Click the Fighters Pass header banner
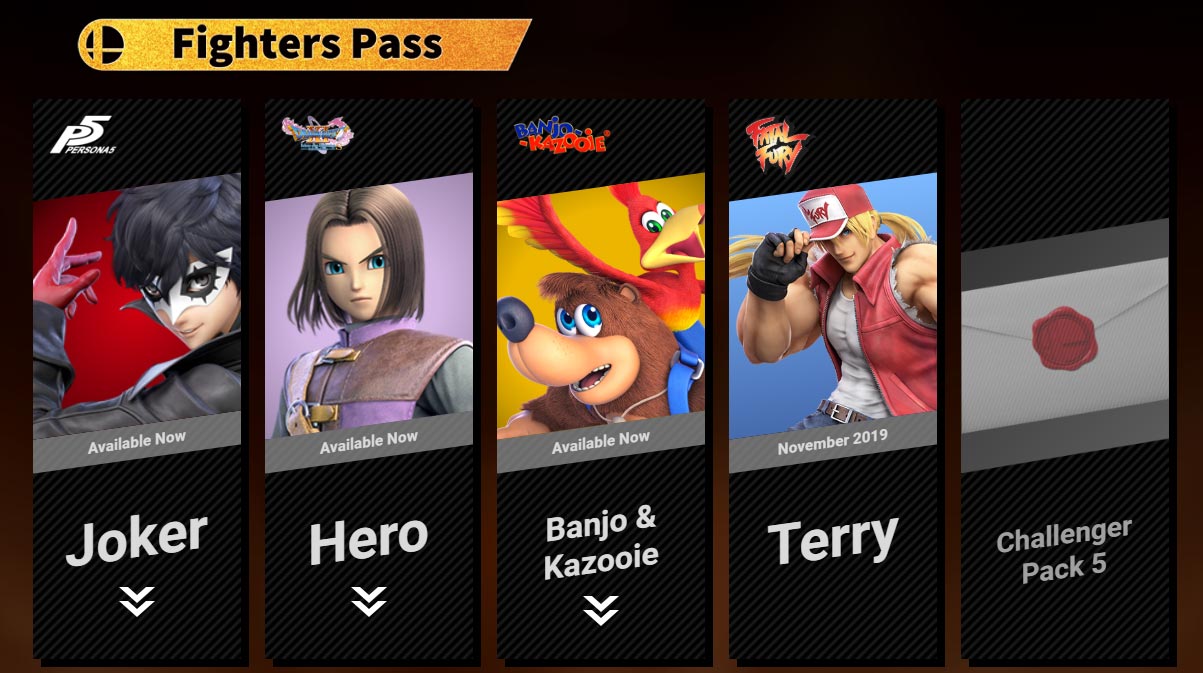This screenshot has width=1203, height=673. click(305, 45)
